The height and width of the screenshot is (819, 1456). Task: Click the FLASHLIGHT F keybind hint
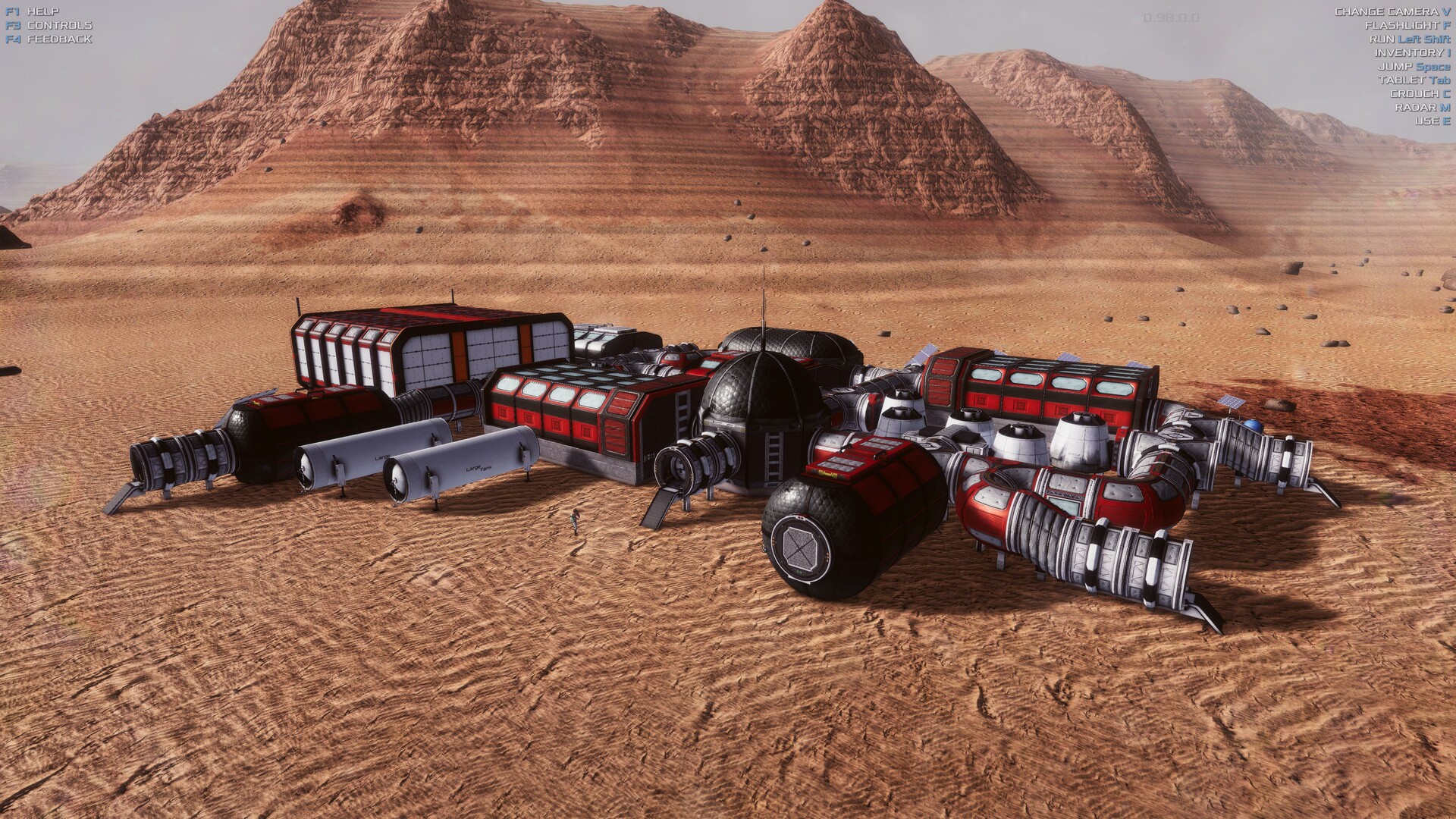coord(1407,24)
